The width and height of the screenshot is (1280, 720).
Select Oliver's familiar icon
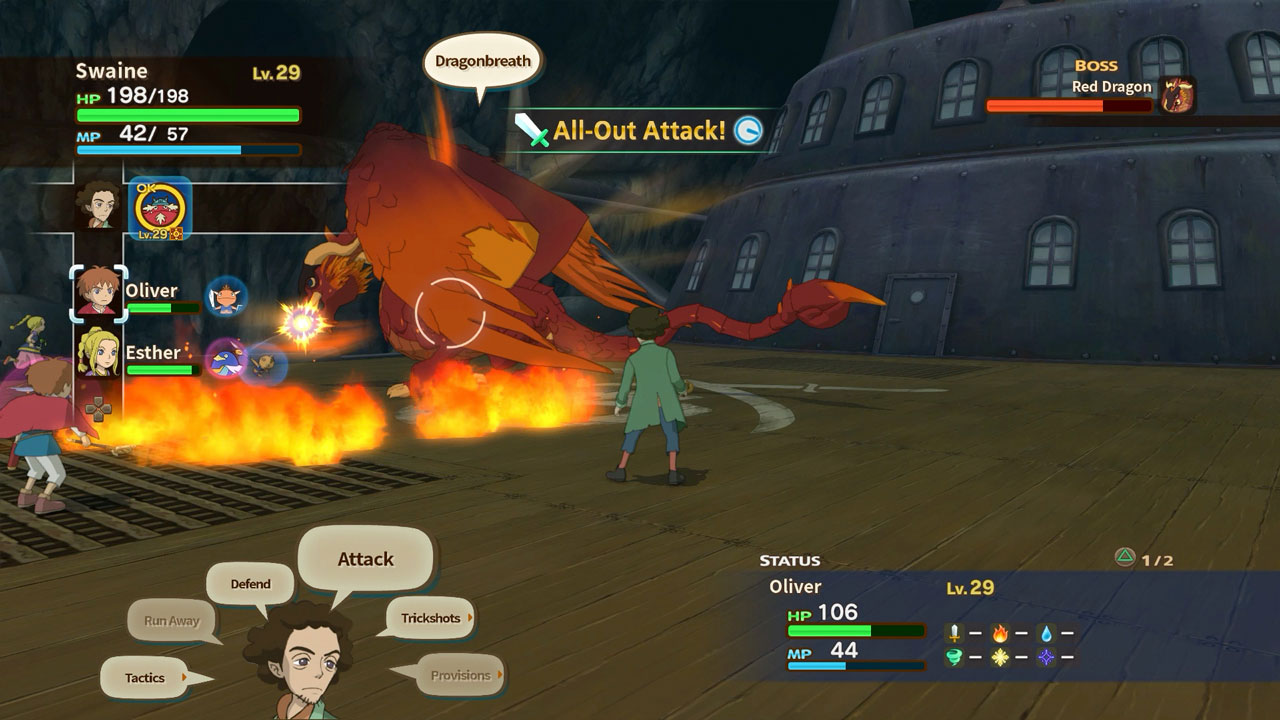click(x=226, y=297)
